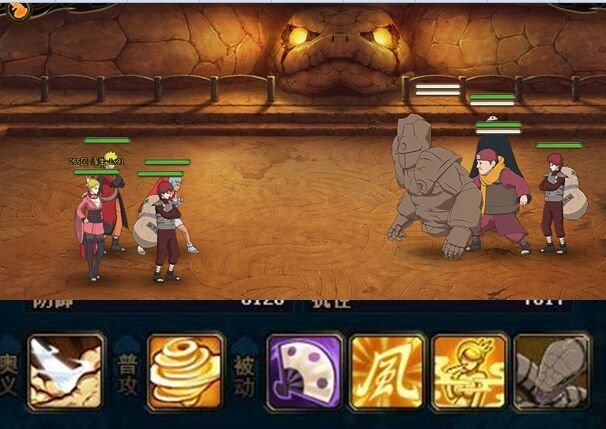Viewport: 606px width, 429px height.
Task: Pick the golden kunoichi figure passive icon
Action: pyautogui.click(x=469, y=371)
